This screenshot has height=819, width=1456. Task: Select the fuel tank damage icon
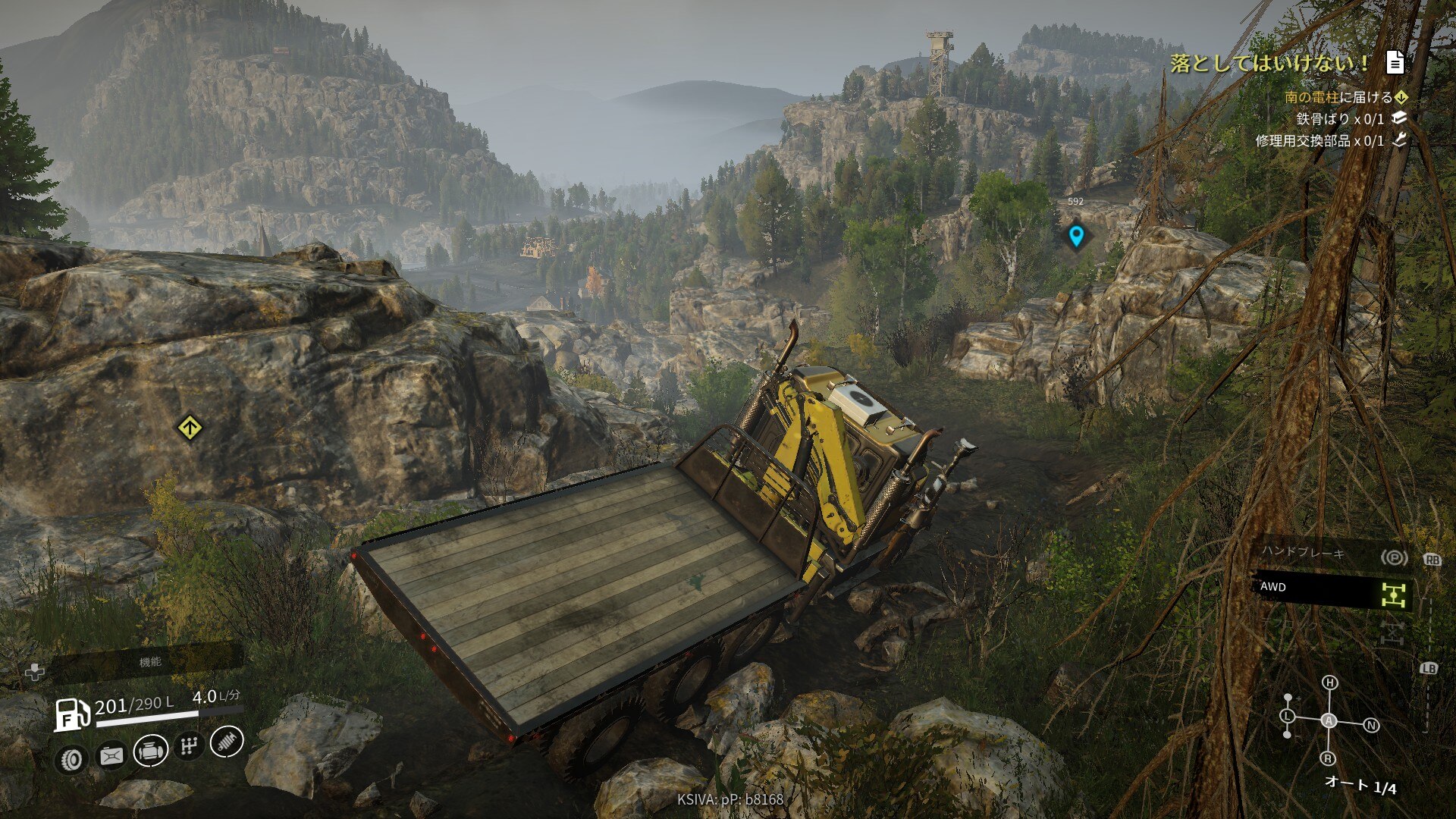pos(111,756)
